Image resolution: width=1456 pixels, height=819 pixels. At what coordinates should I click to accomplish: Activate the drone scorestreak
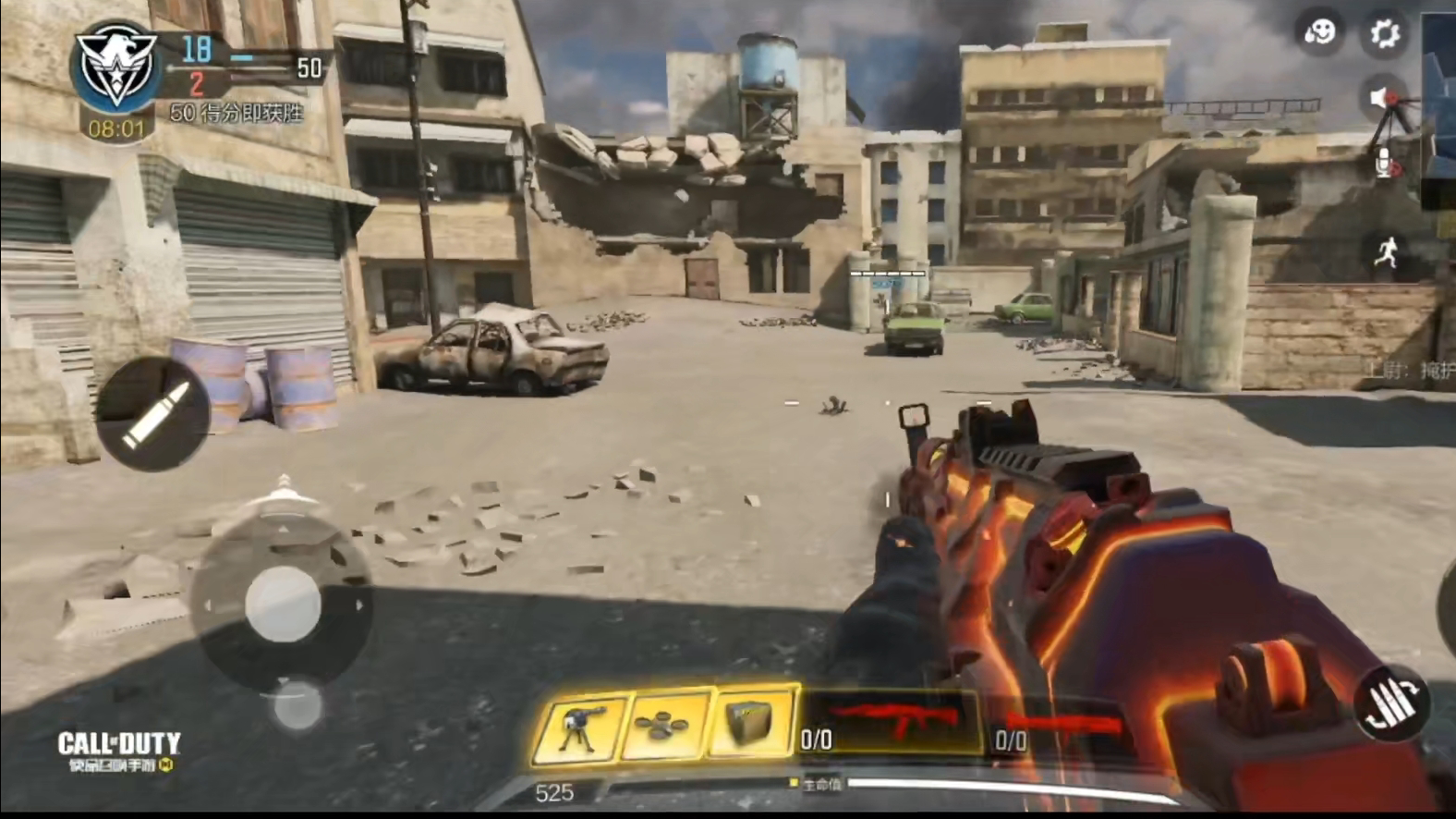[663, 727]
